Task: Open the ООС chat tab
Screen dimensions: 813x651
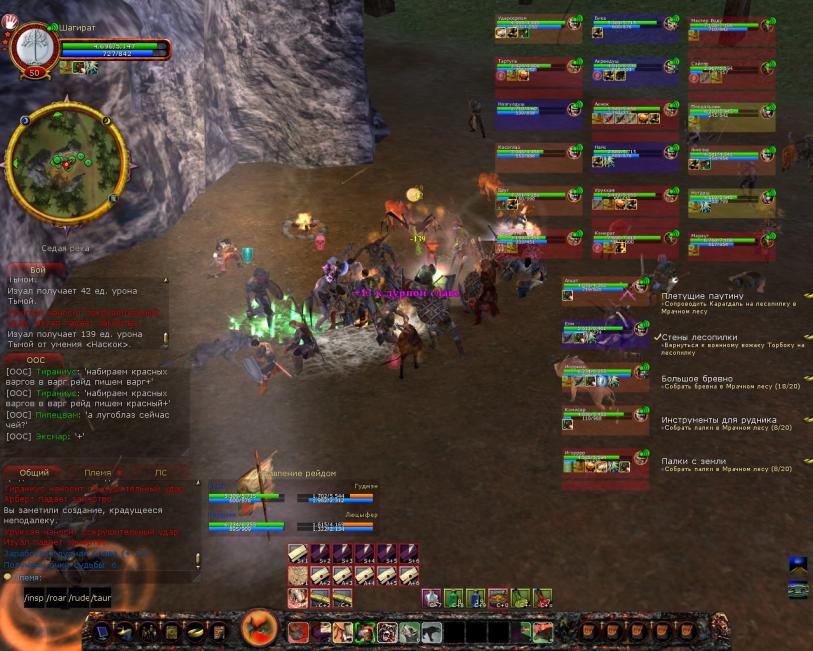Action: click(36, 359)
